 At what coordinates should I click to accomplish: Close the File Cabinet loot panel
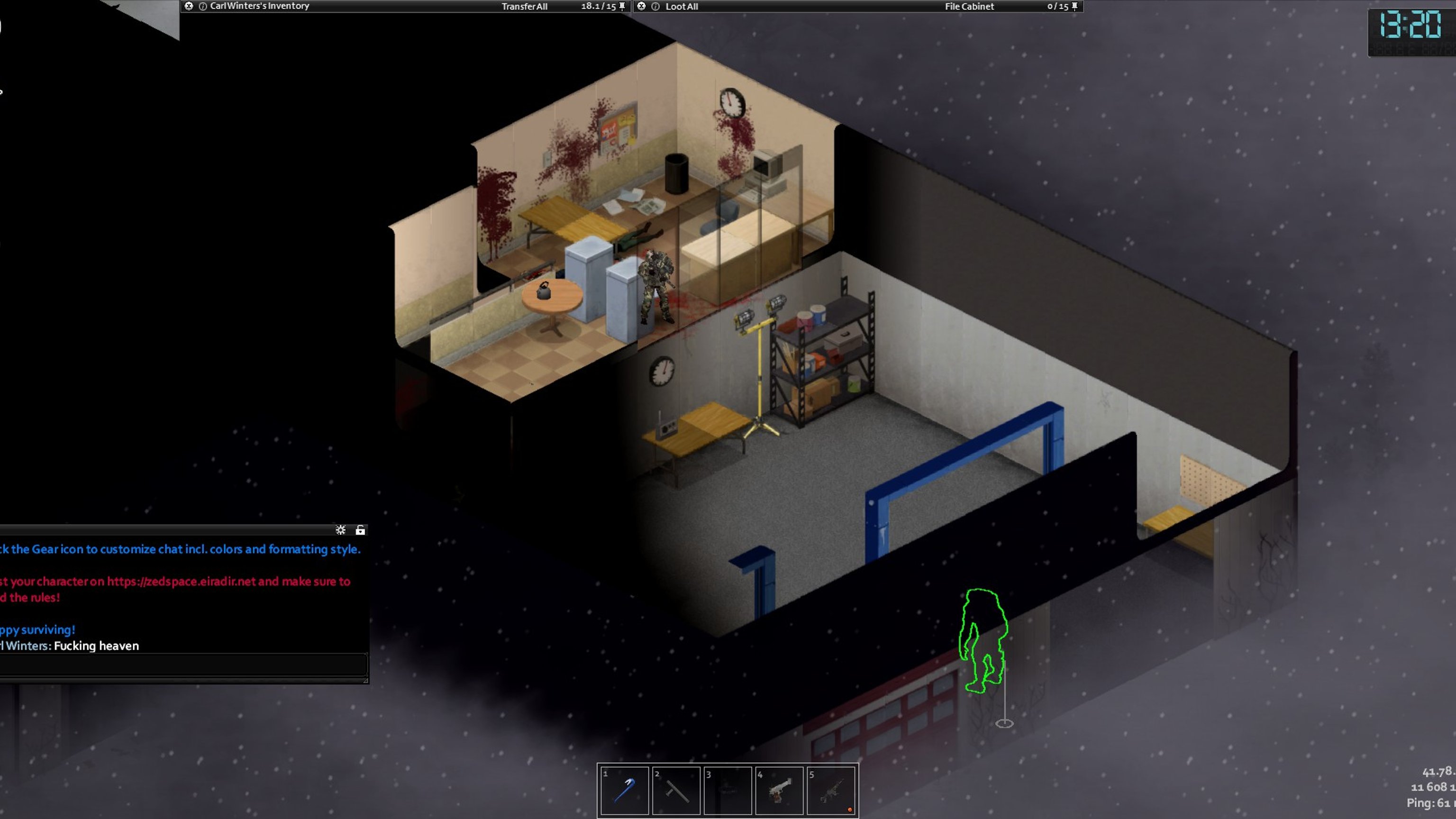pos(642,6)
